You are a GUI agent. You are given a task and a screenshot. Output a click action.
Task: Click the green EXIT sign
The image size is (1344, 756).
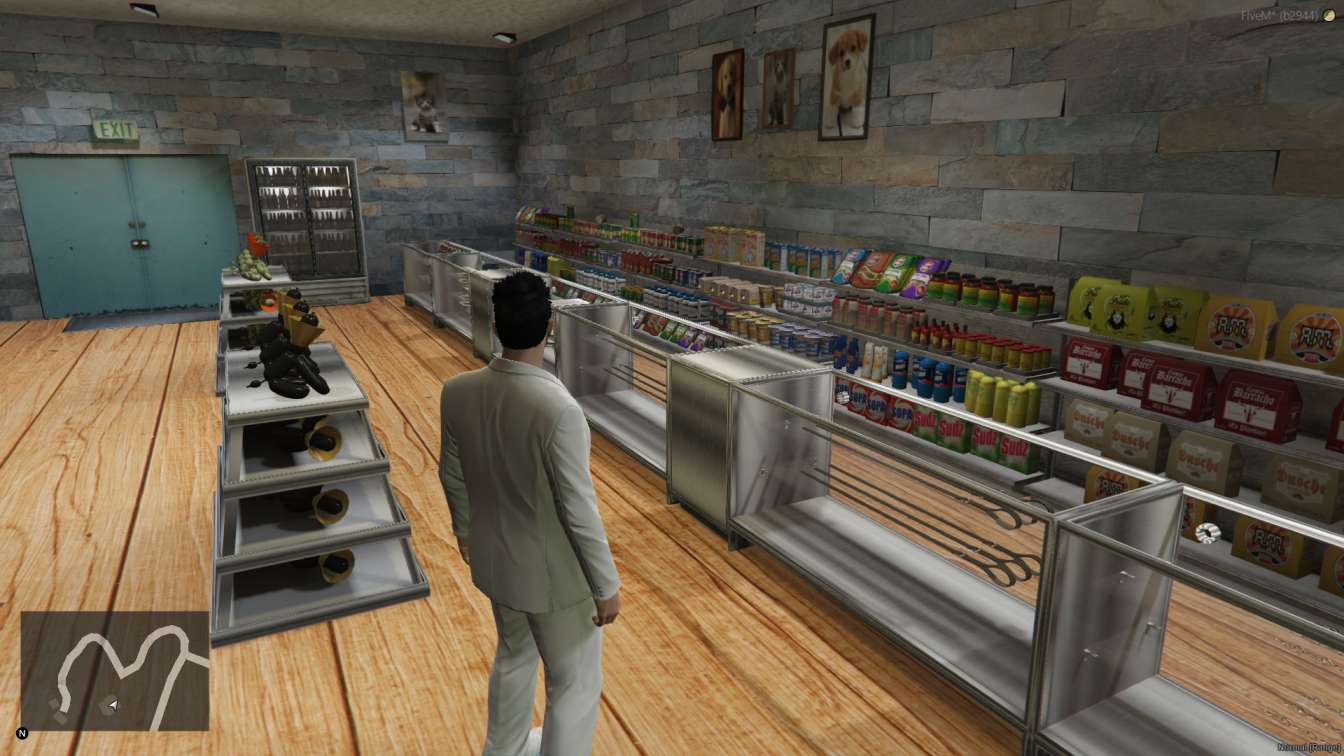point(113,127)
